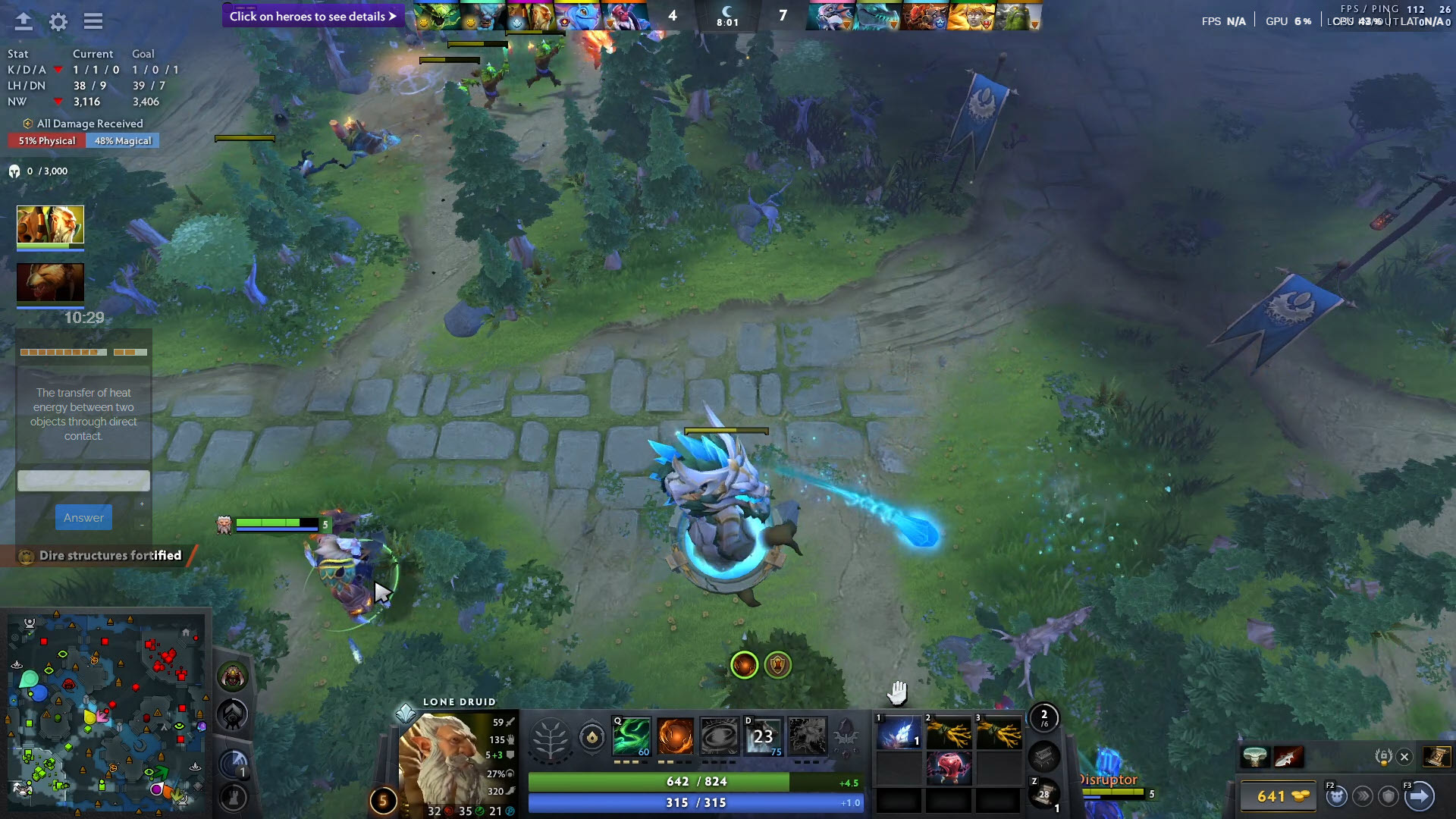Open the hamburger menu at top left

pyautogui.click(x=93, y=21)
